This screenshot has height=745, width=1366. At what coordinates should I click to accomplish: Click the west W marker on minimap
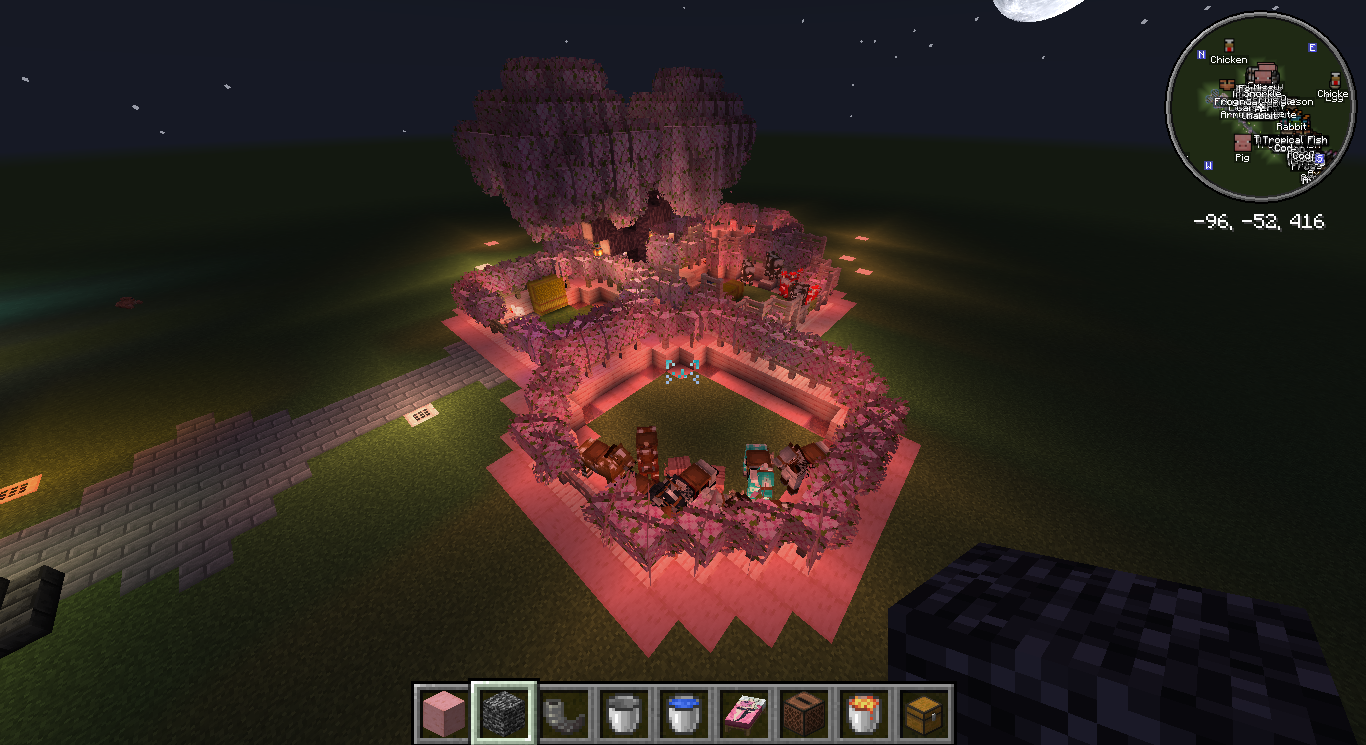[1209, 165]
